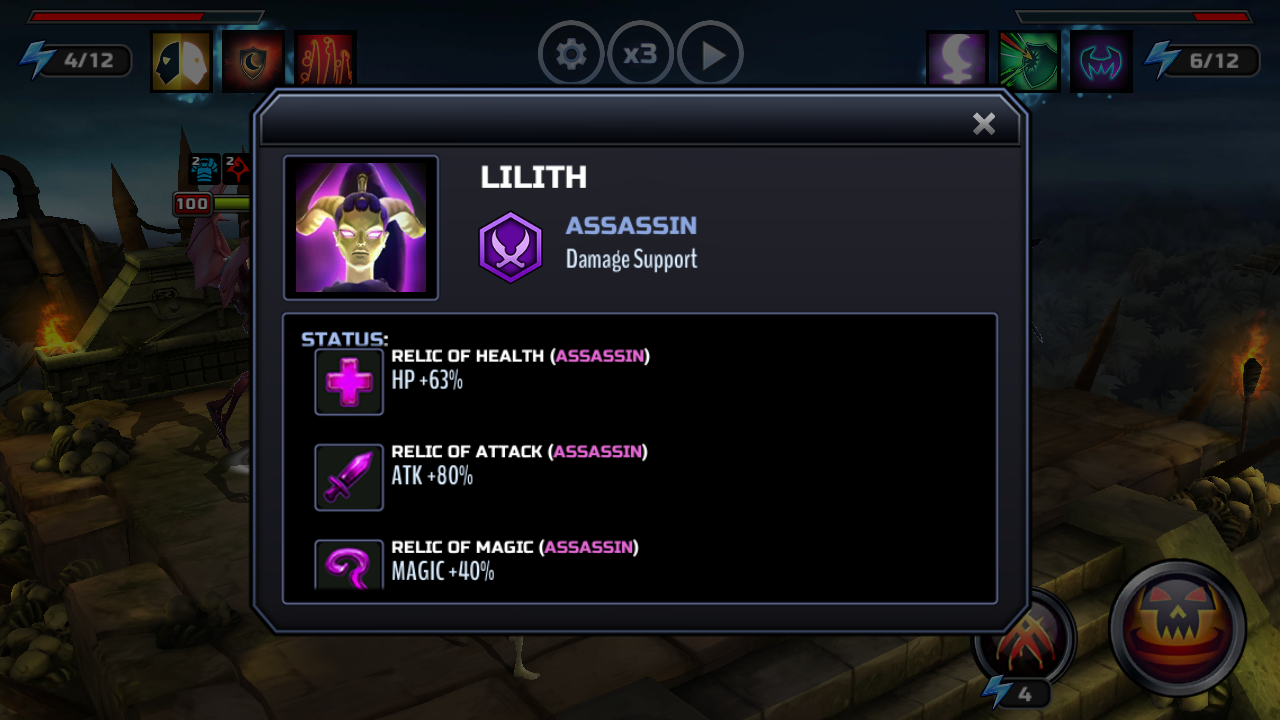The width and height of the screenshot is (1280, 720).
Task: Select the Relic of Health icon
Action: pos(349,382)
